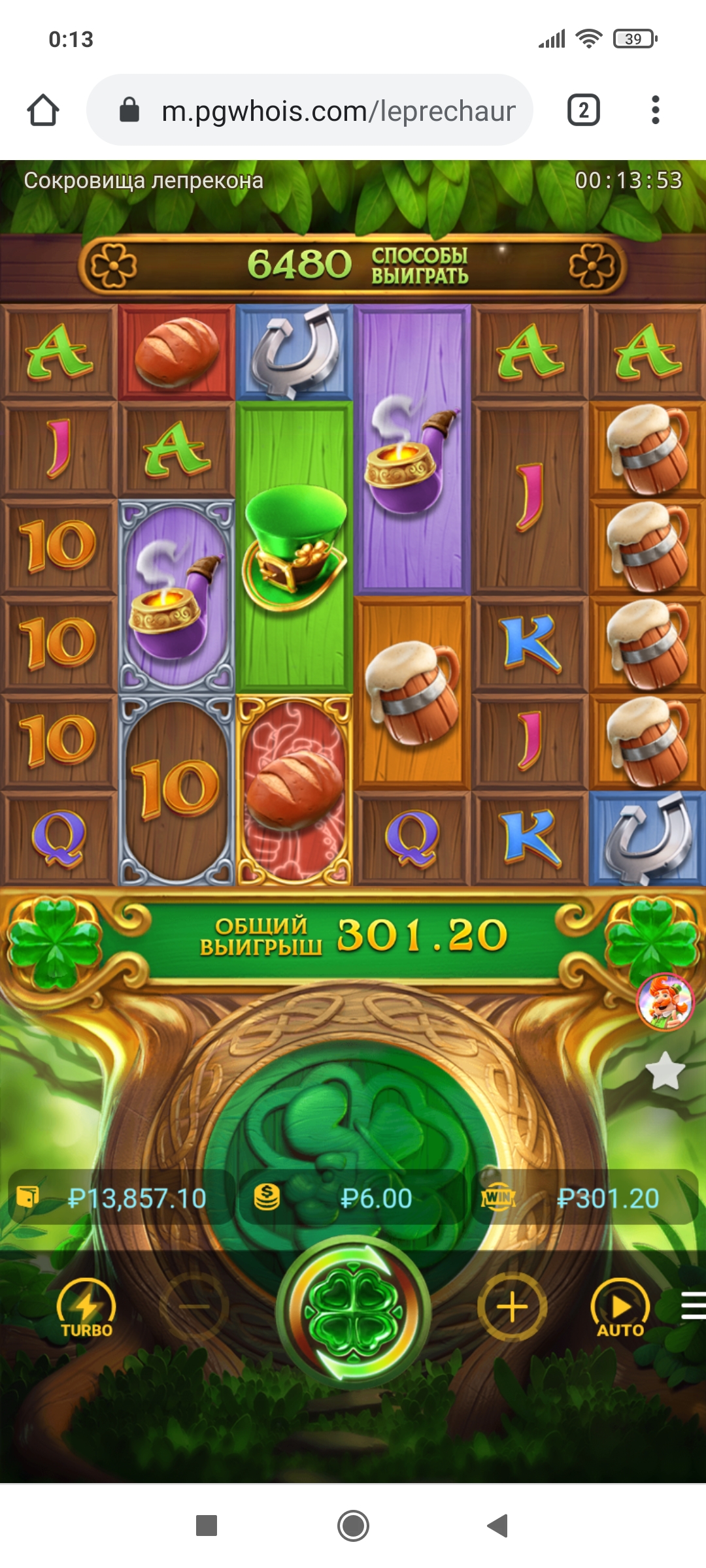The height and width of the screenshot is (1568, 706).
Task: Go to the browser home page
Action: coord(43,110)
